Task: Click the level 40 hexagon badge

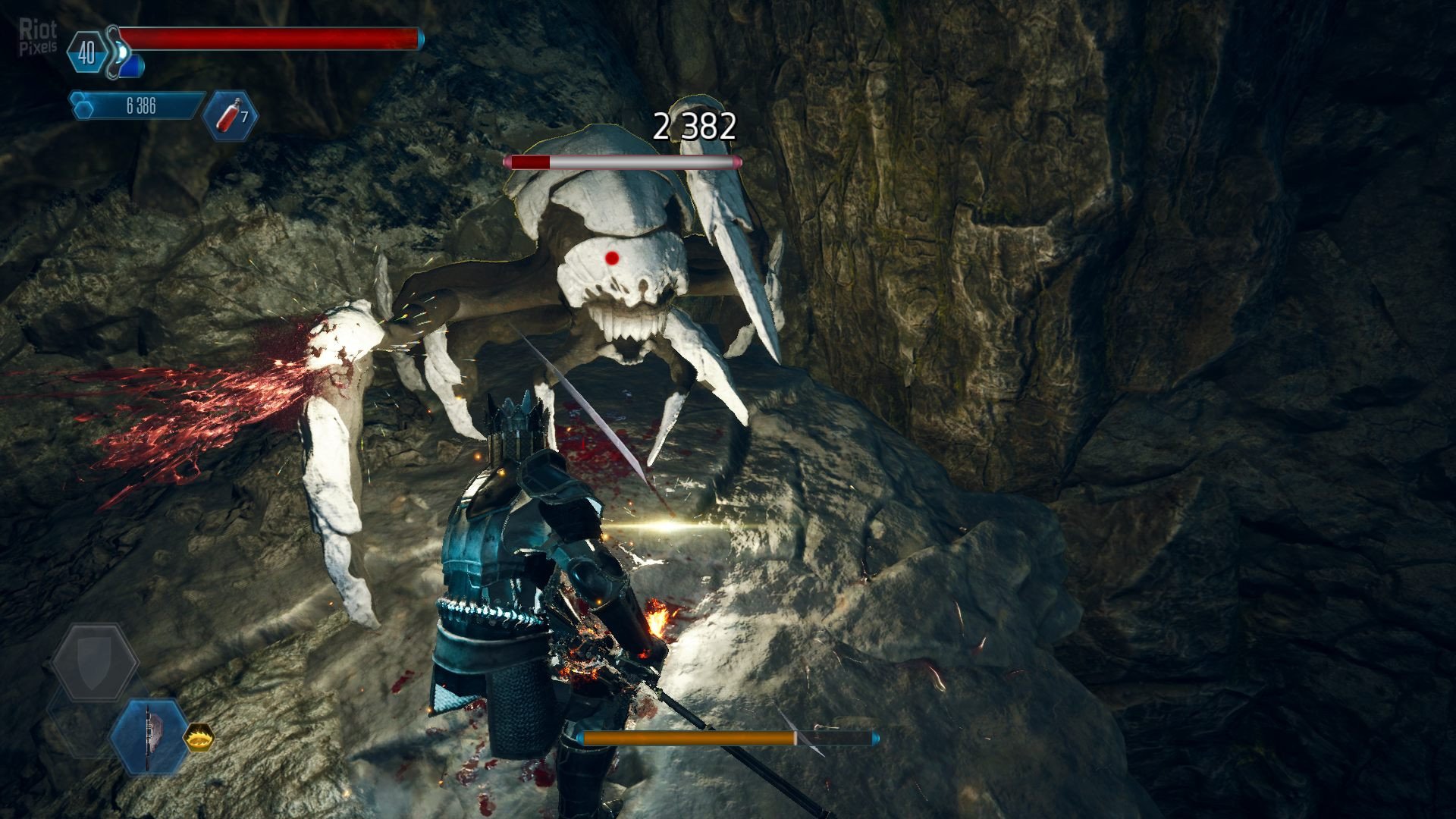Action: coord(86,52)
